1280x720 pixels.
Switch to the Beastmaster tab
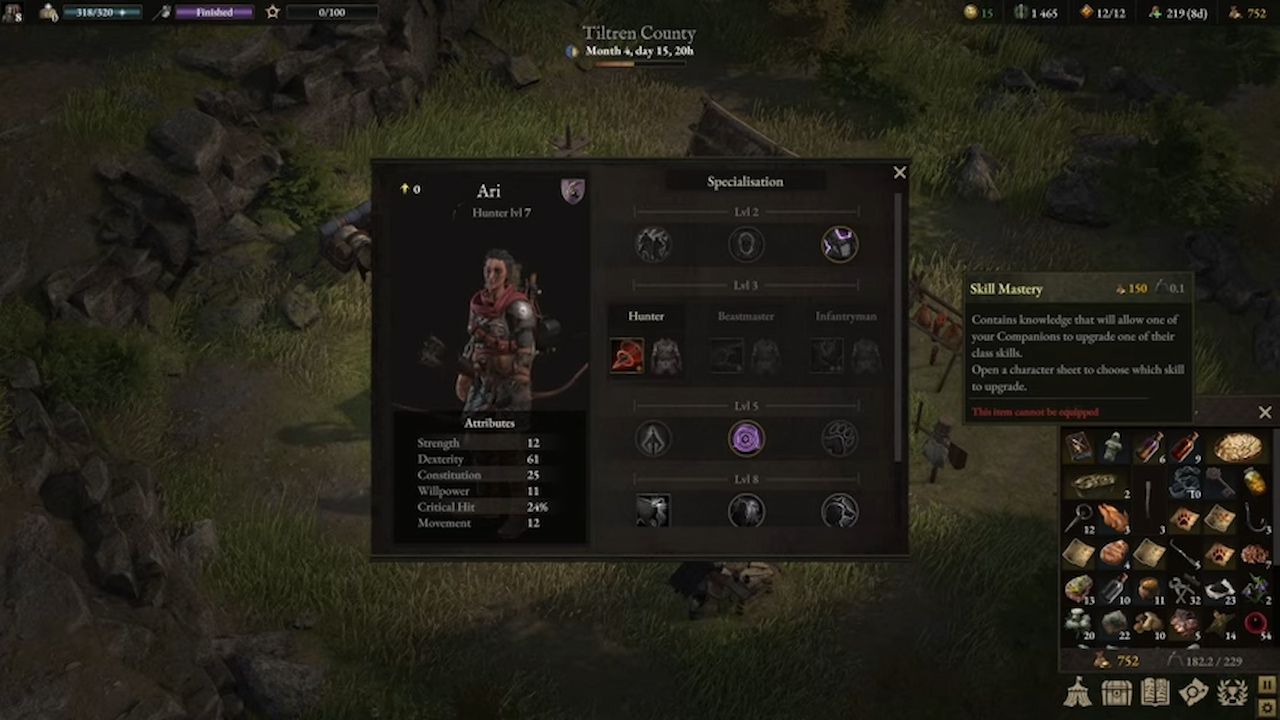point(746,316)
